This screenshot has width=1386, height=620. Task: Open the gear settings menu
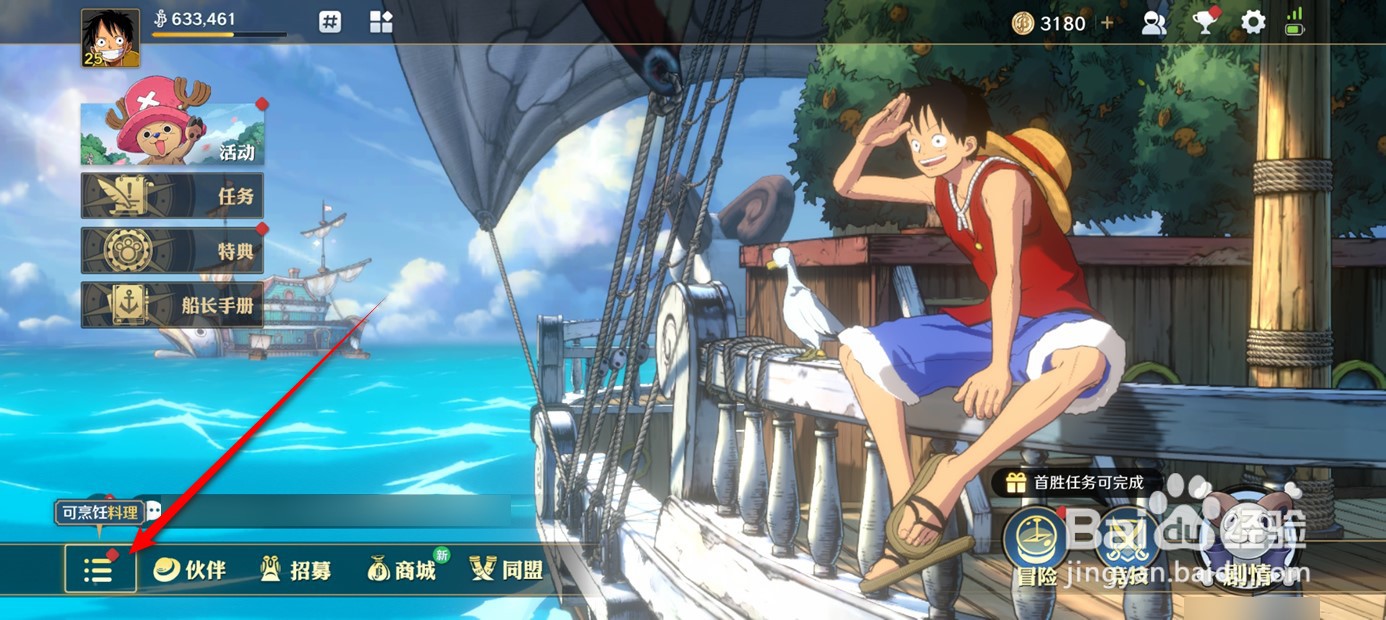(1253, 22)
